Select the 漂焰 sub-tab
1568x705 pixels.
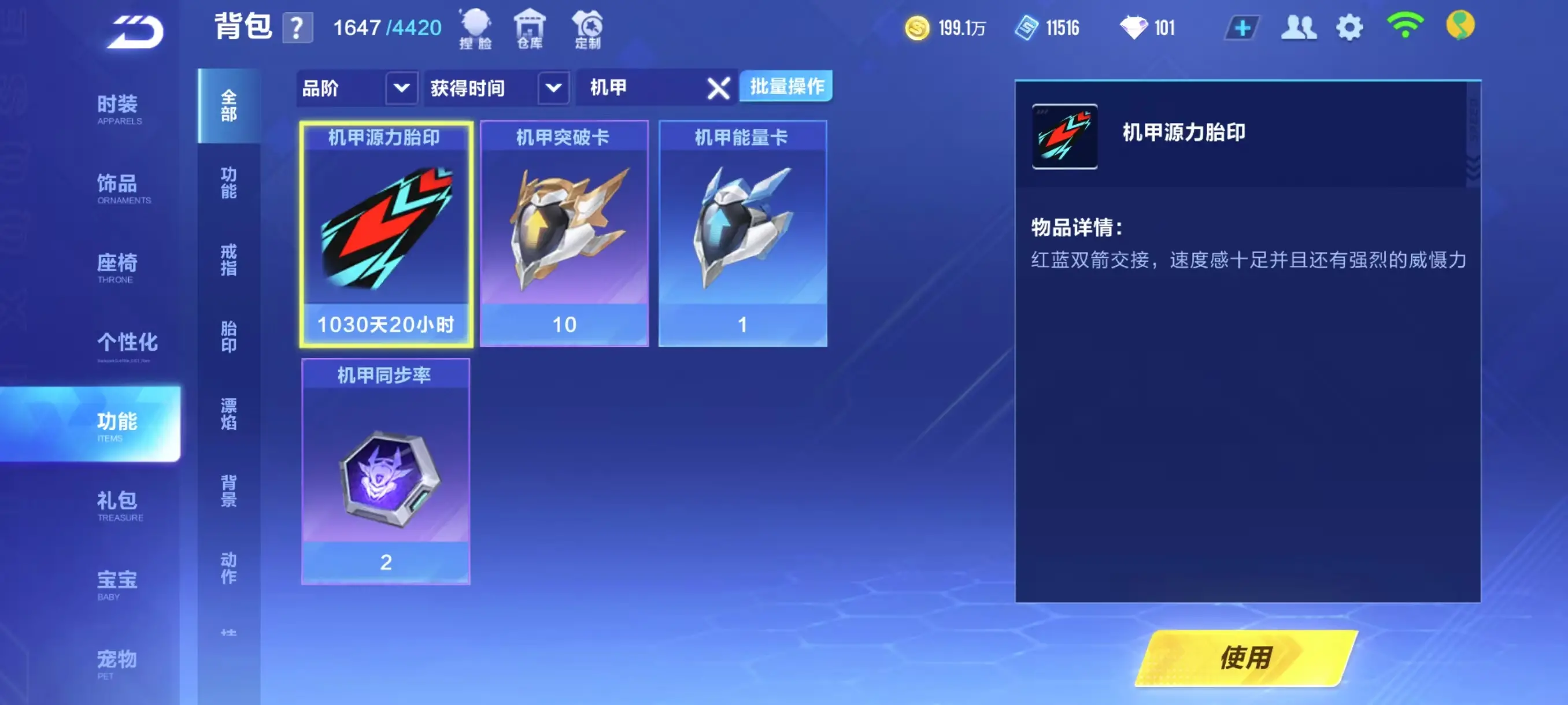[229, 414]
